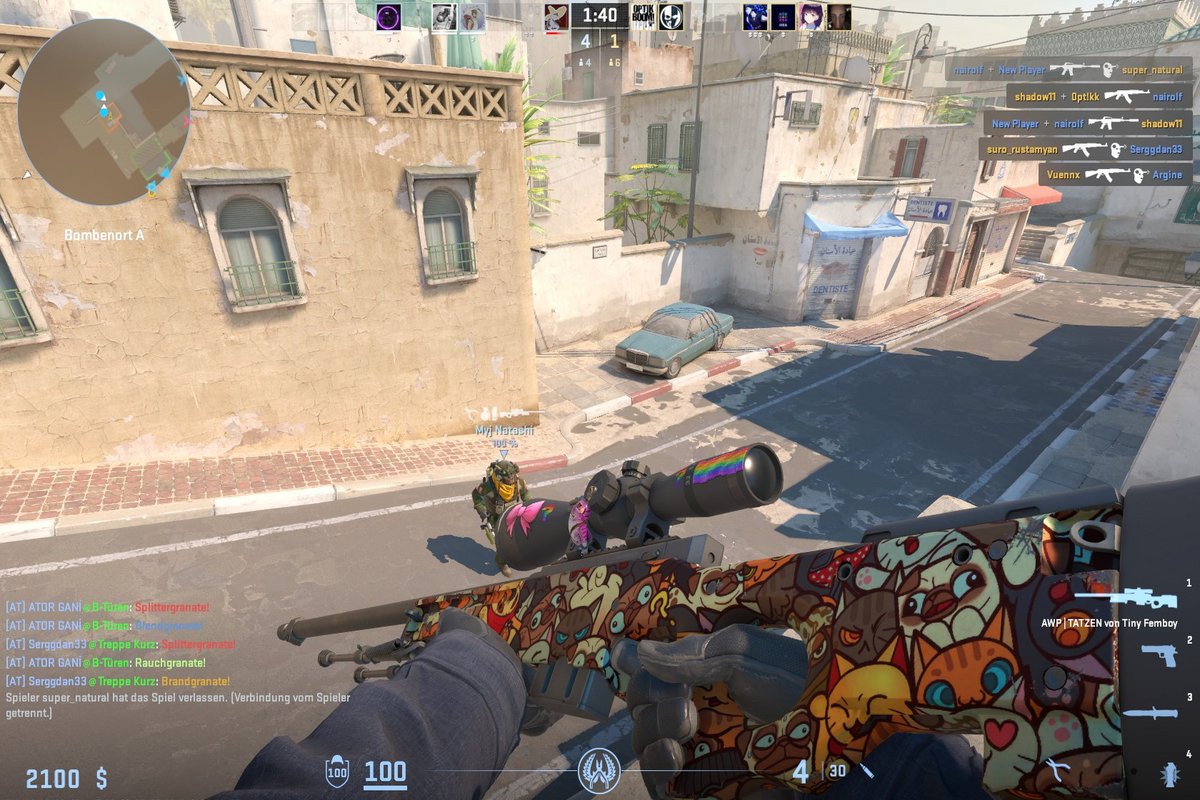The image size is (1200, 800).
Task: Select the cowboy hat player avatar
Action: pos(556,16)
